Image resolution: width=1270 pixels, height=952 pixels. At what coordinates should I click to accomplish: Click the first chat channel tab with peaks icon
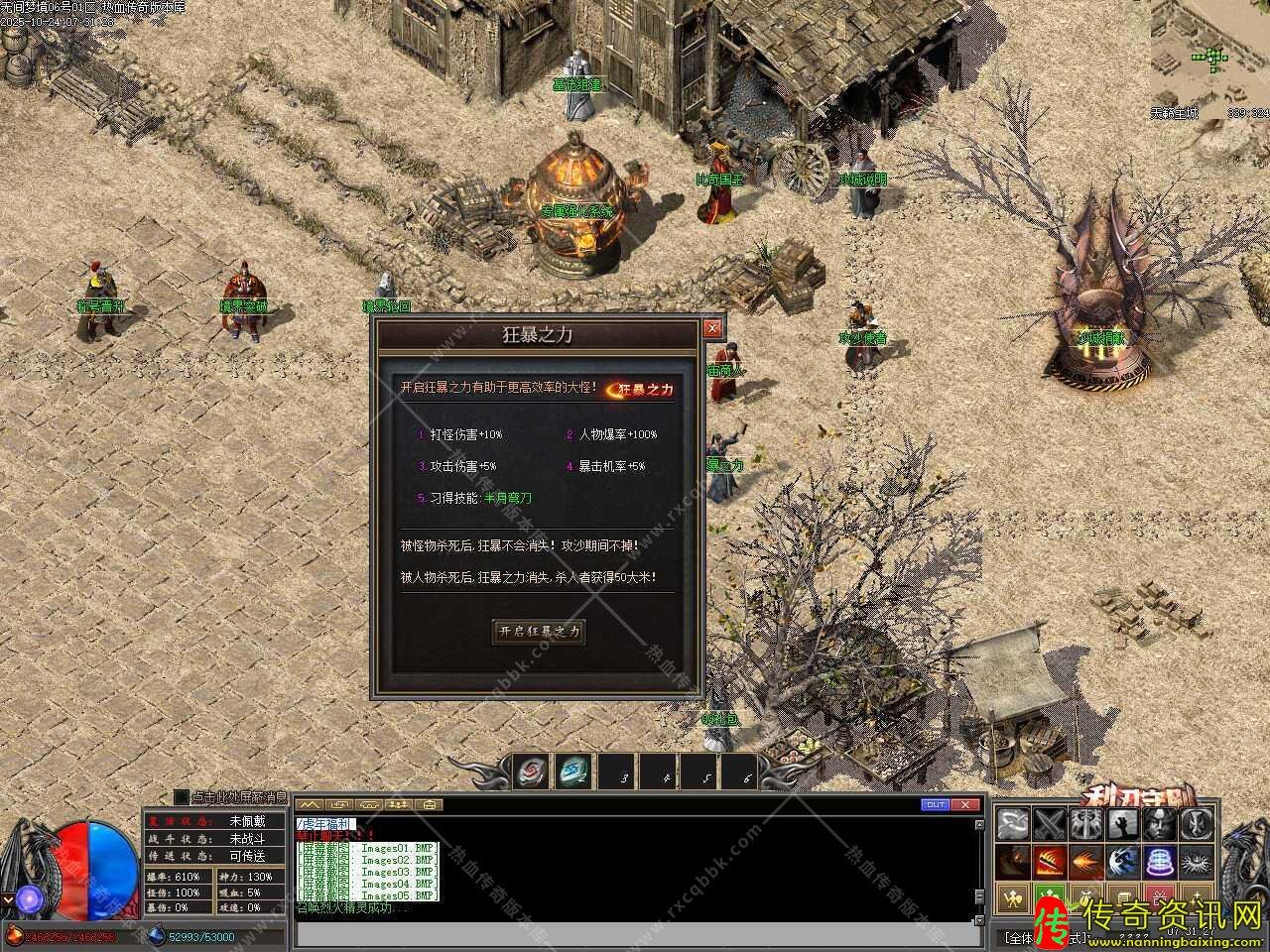point(311,804)
